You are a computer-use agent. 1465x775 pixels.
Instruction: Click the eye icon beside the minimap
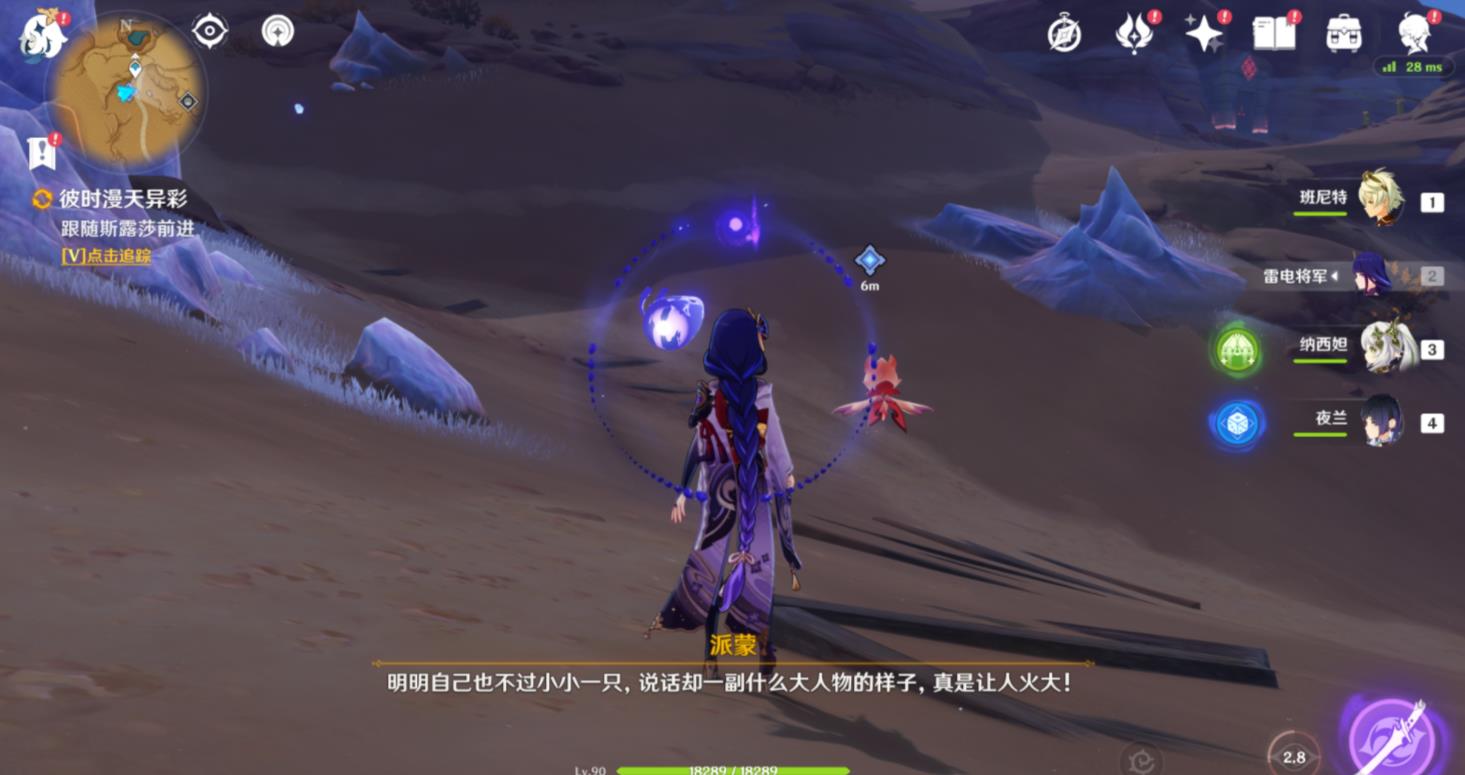210,31
